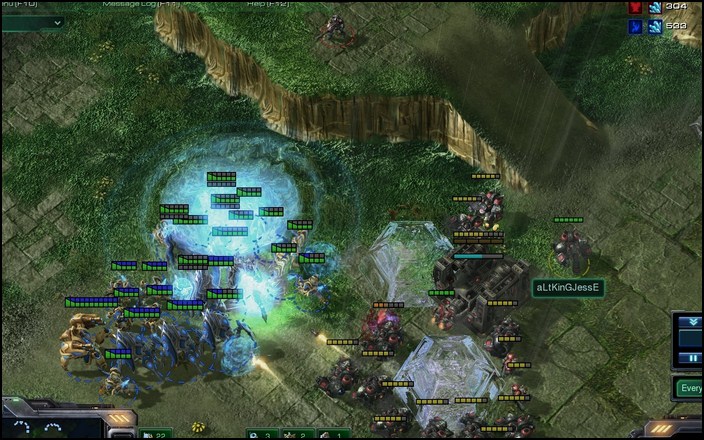Pause the replay with the pause button
Image resolution: width=704 pixels, height=440 pixels.
coord(690,357)
